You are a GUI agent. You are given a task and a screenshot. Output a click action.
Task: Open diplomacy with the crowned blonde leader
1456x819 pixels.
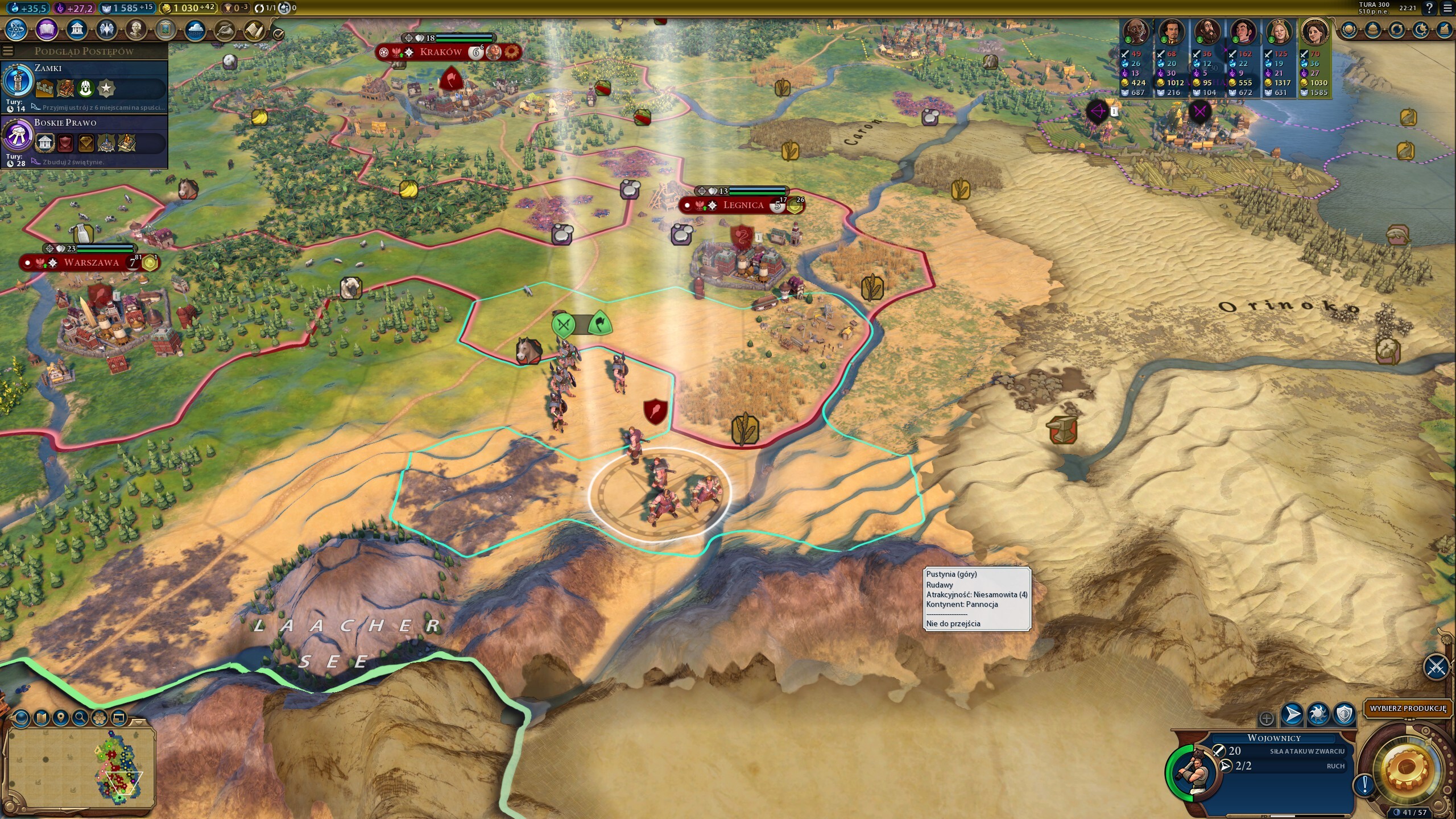click(1279, 32)
